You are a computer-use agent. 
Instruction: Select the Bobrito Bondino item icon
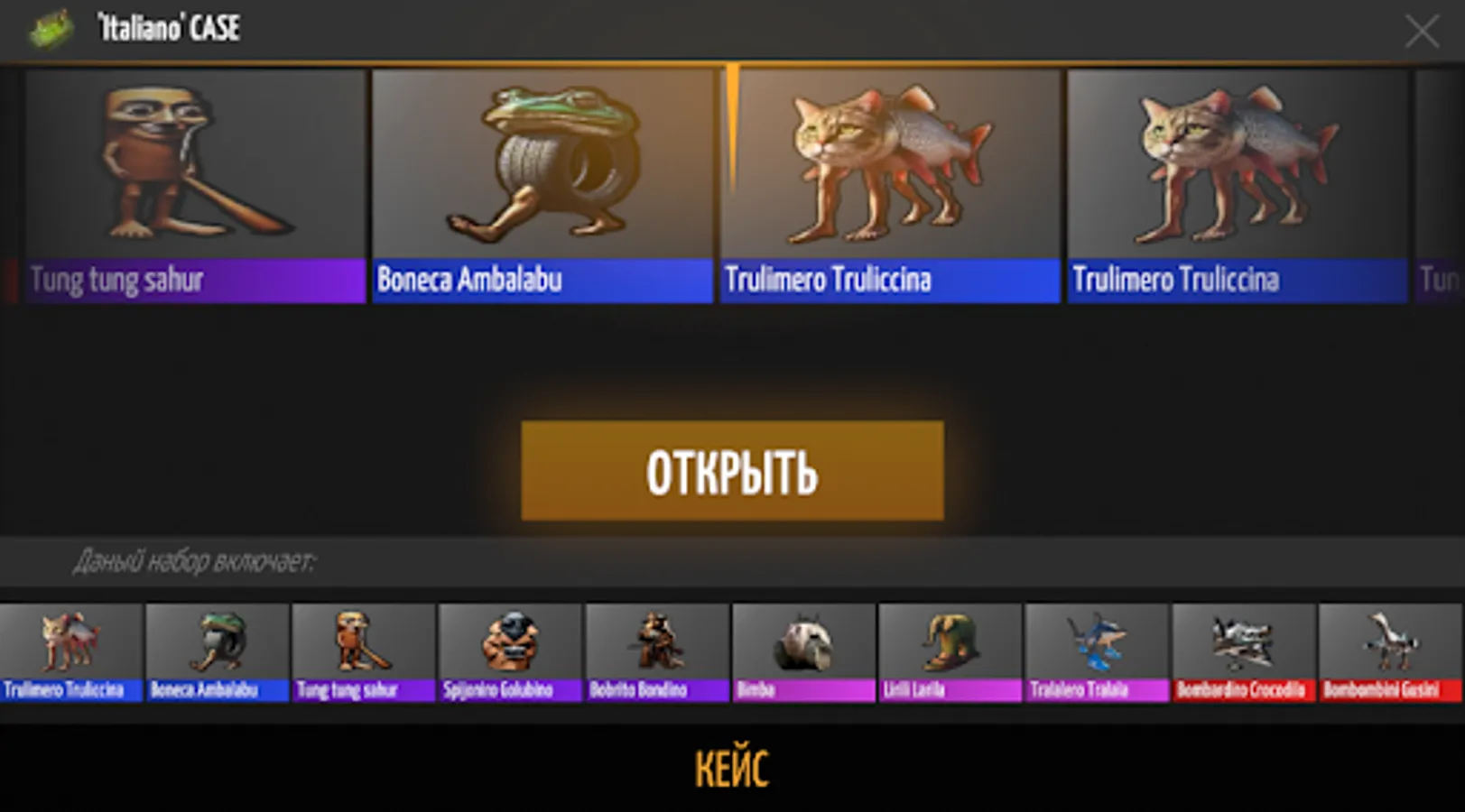656,651
